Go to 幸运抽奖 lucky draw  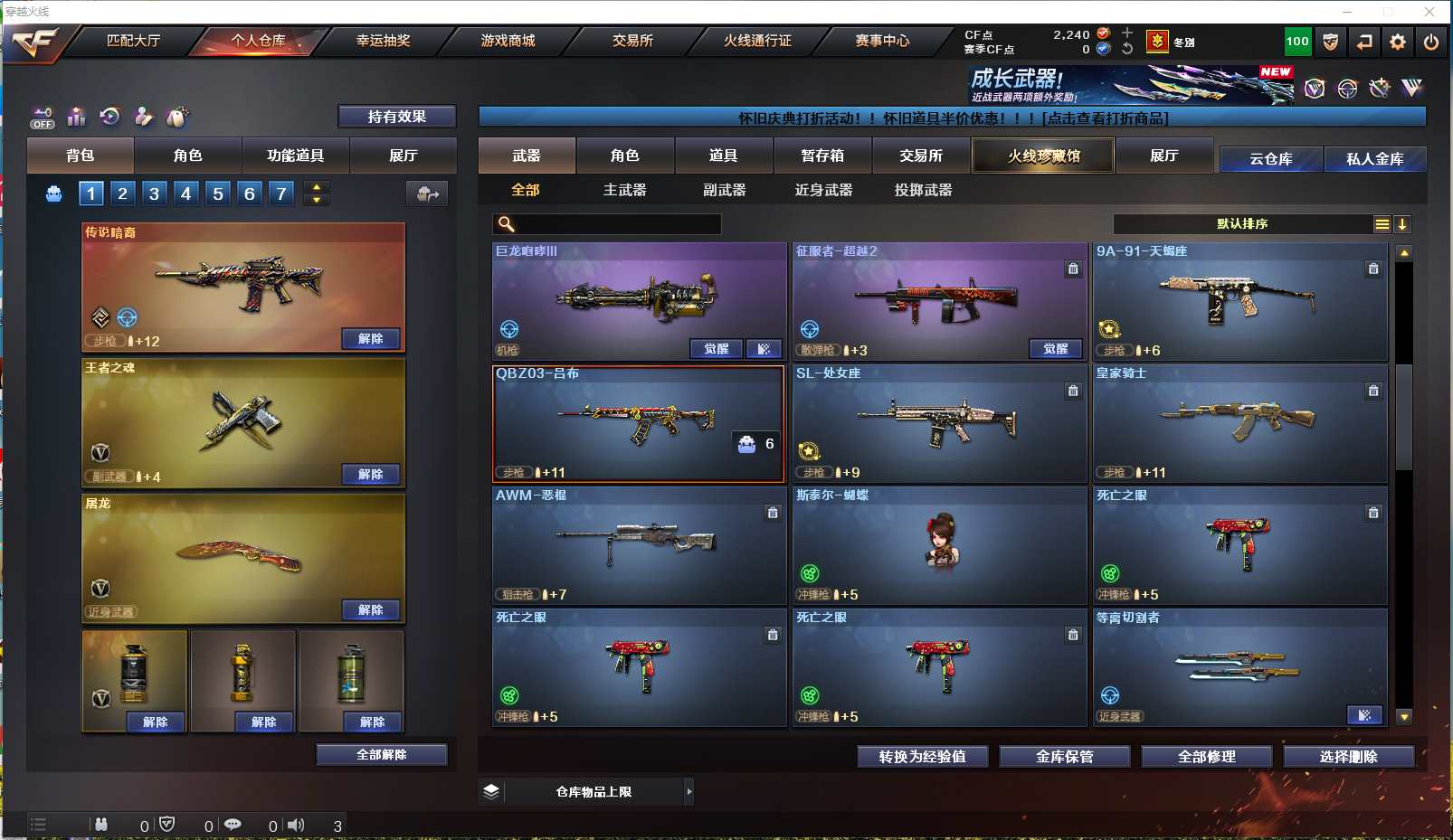(383, 41)
